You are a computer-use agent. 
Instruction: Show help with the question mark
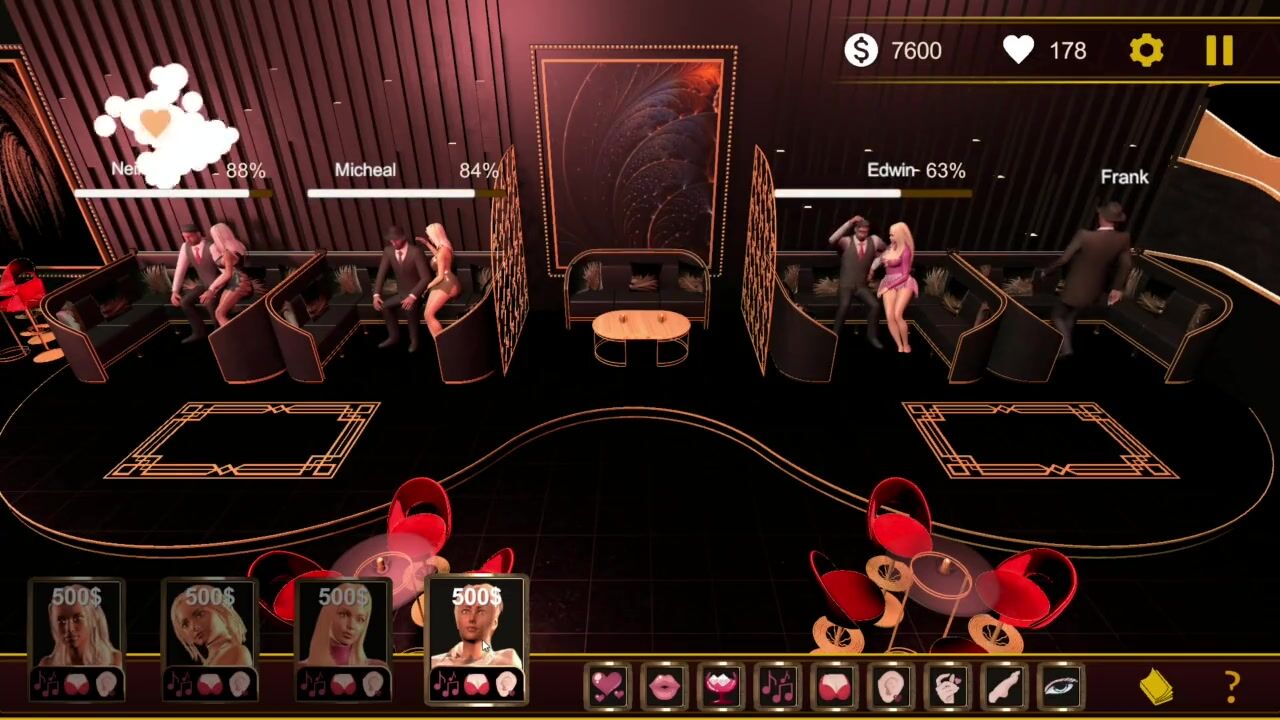[x=1232, y=687]
